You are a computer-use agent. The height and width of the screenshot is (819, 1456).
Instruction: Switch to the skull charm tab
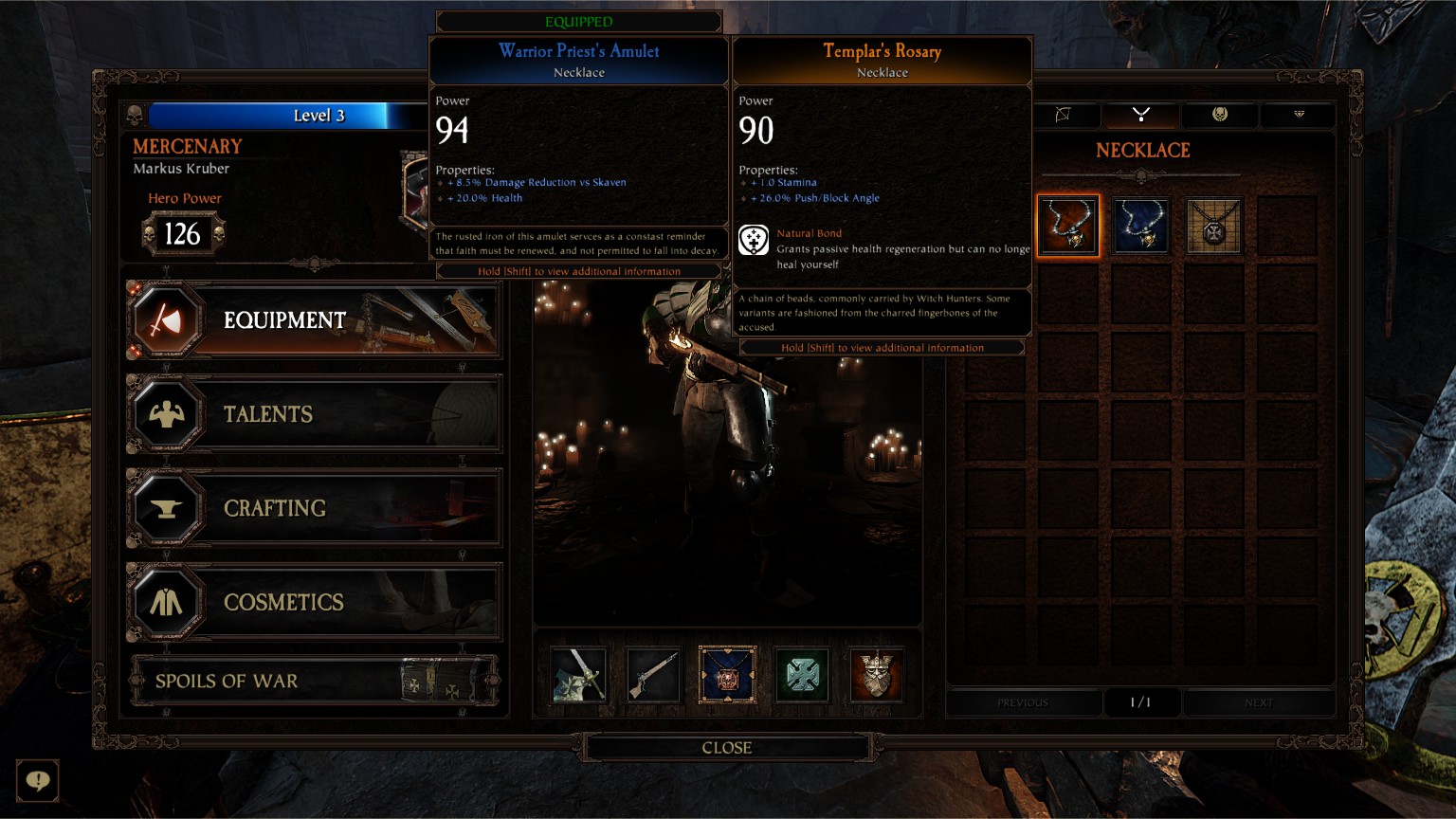[x=1220, y=115]
